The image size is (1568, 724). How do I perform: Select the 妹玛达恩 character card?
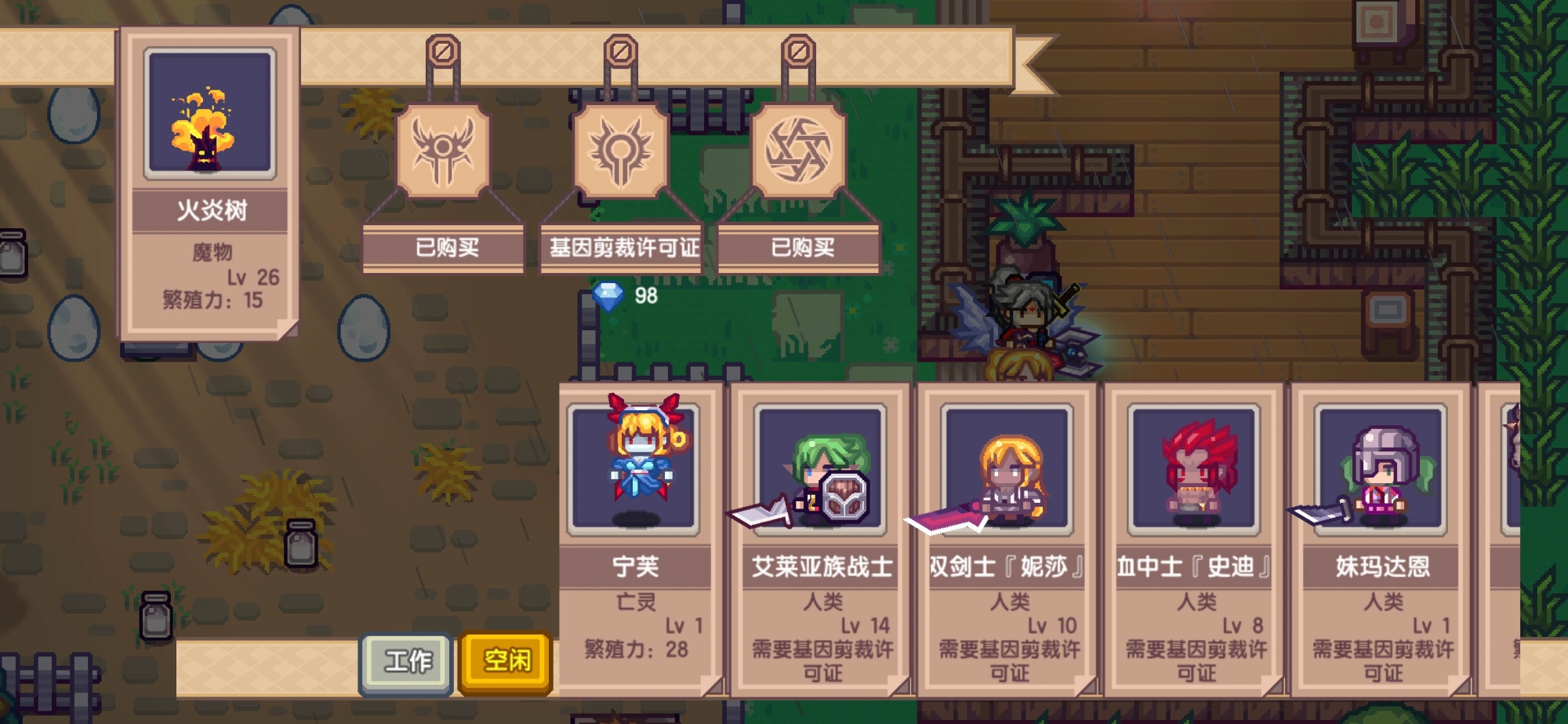click(1381, 540)
